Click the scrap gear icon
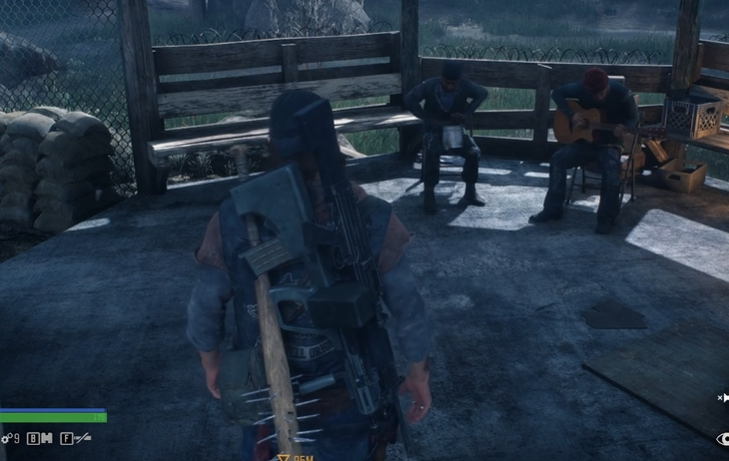 pyautogui.click(x=6, y=438)
